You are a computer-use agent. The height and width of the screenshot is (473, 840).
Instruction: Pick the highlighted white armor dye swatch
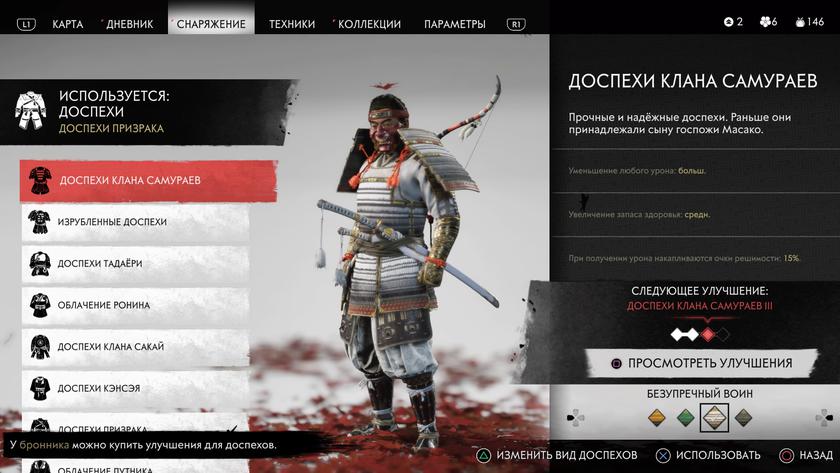click(713, 417)
